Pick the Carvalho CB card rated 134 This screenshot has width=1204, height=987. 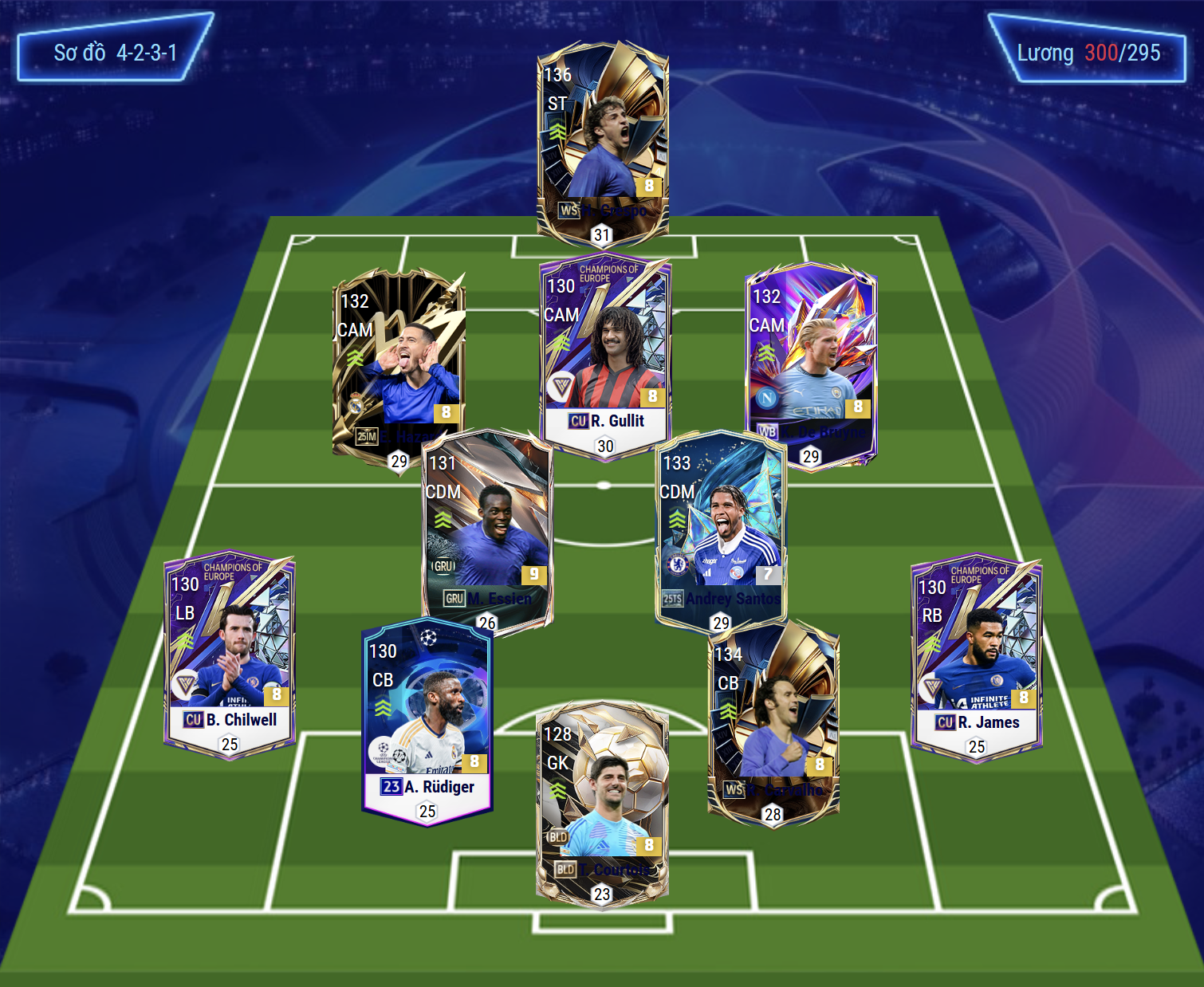pyautogui.click(x=773, y=718)
